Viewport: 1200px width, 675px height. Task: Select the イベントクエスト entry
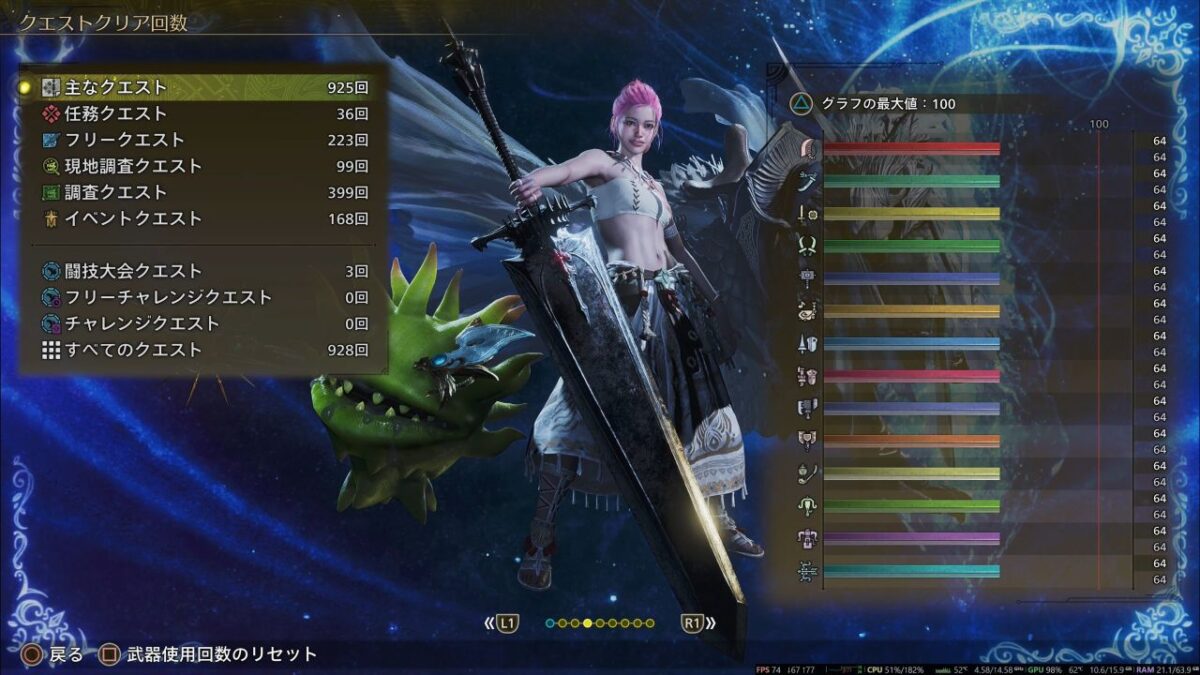pos(200,218)
